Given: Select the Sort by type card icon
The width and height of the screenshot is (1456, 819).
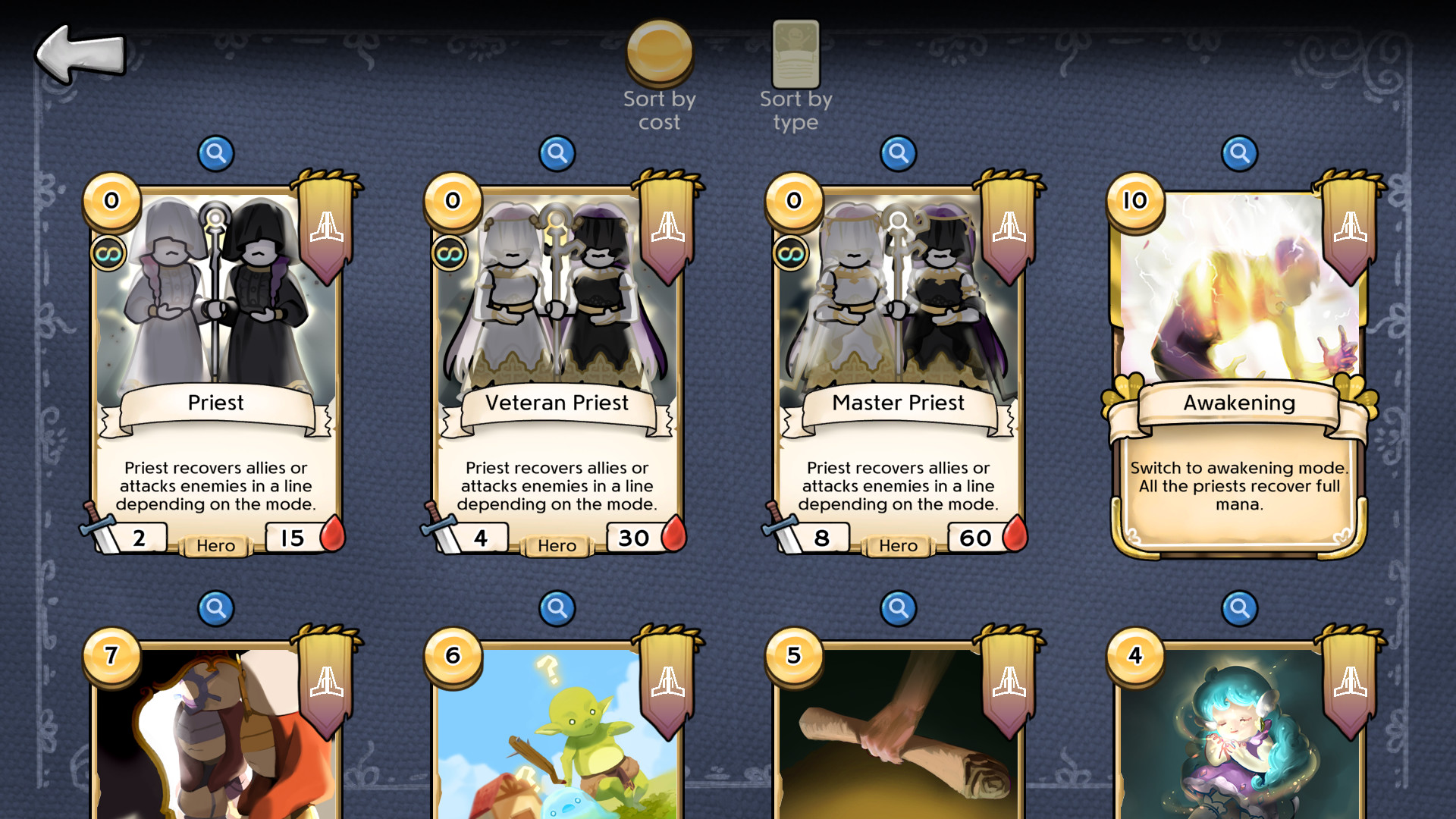Looking at the screenshot, I should coord(795,53).
